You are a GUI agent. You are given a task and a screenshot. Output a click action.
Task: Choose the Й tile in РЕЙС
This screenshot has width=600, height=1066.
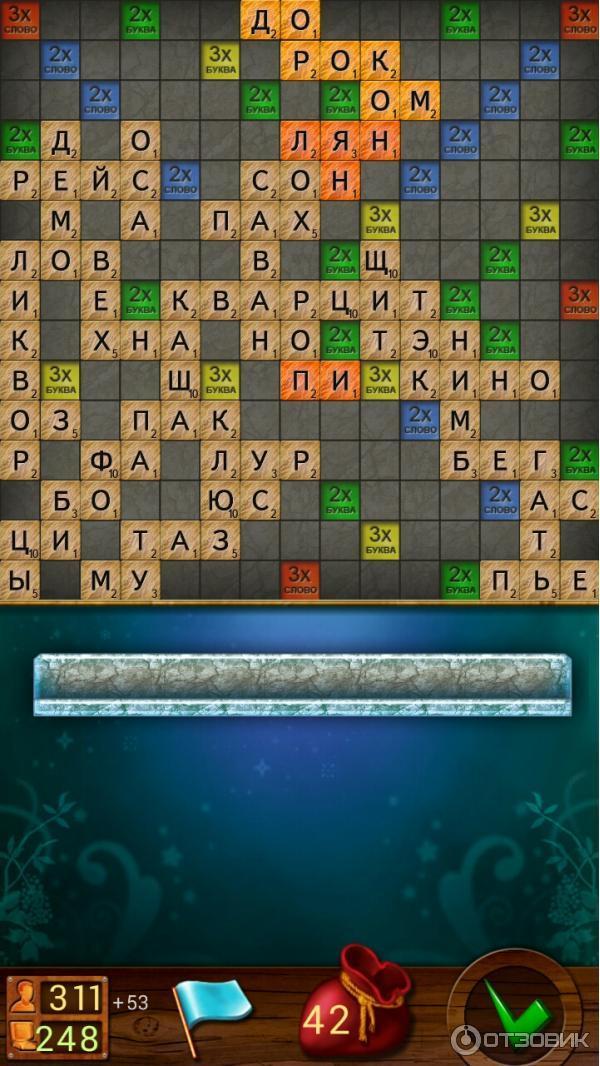(x=100, y=180)
